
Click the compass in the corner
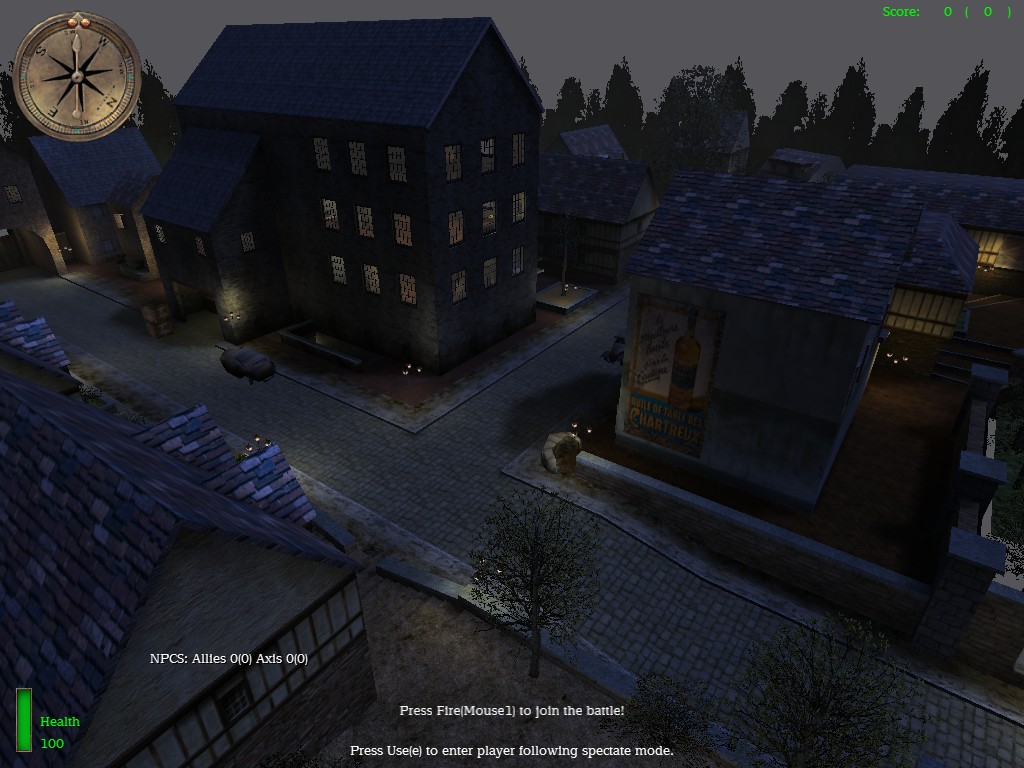[77, 76]
